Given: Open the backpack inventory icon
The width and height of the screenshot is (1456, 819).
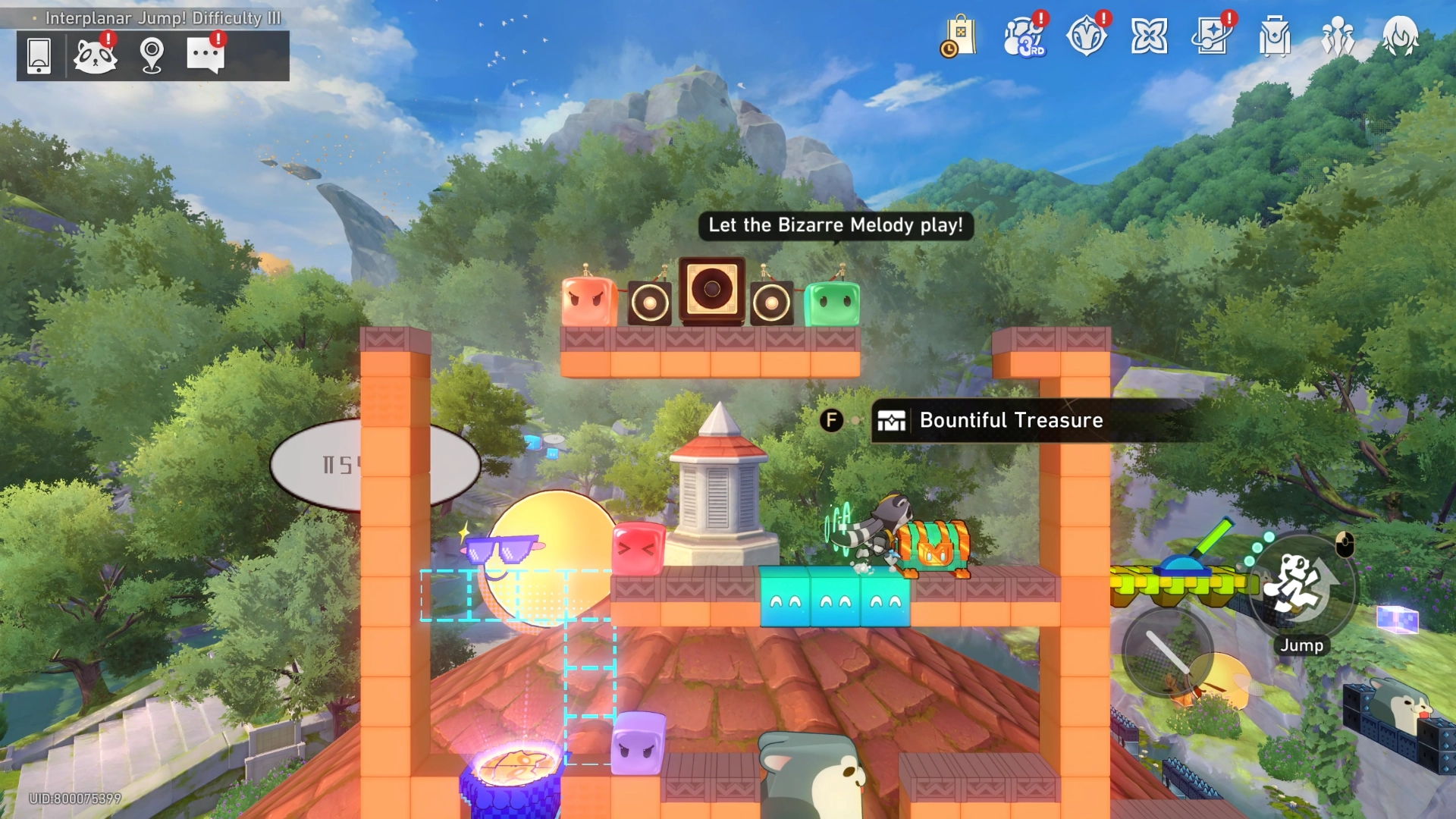Looking at the screenshot, I should [x=1276, y=36].
